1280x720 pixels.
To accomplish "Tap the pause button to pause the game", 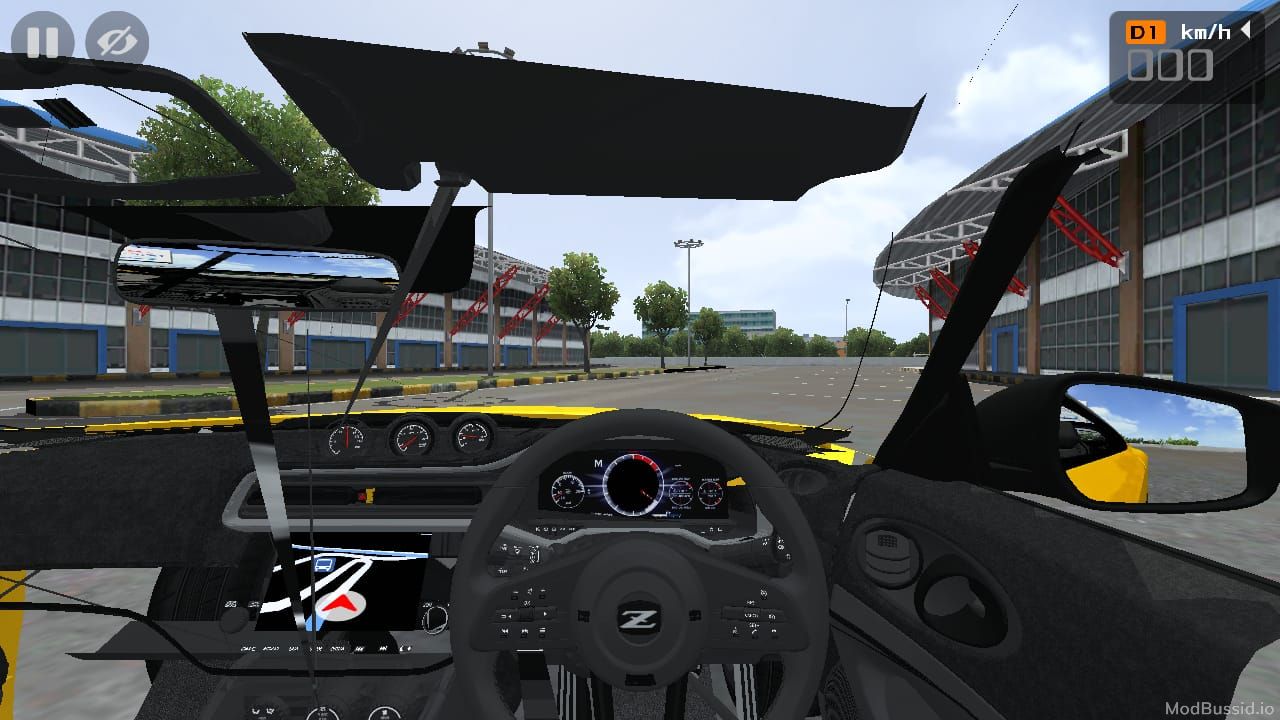I will [x=45, y=42].
